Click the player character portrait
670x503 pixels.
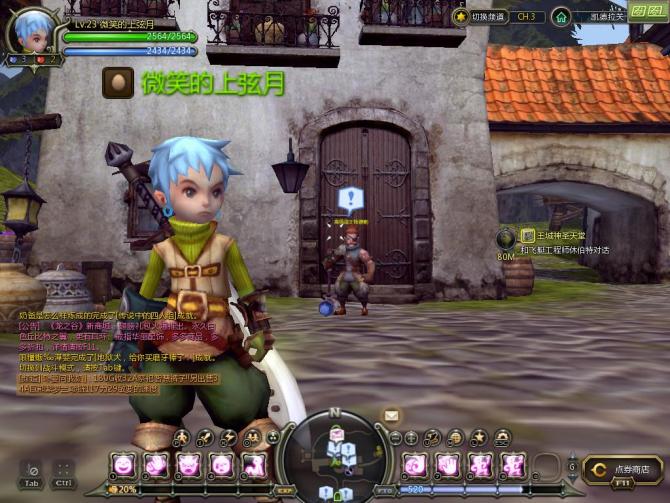point(33,32)
